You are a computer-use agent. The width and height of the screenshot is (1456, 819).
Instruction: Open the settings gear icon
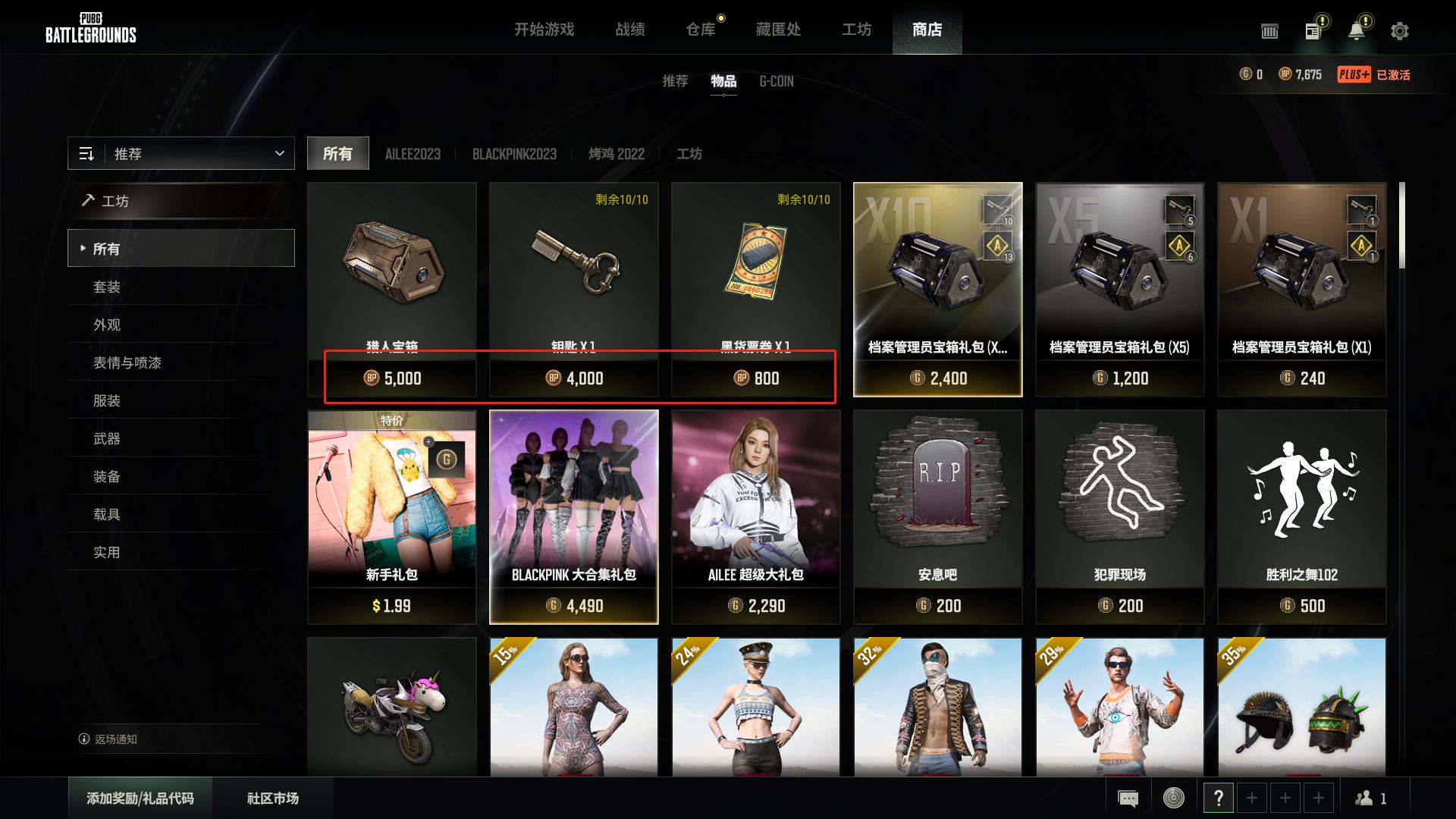(1399, 30)
